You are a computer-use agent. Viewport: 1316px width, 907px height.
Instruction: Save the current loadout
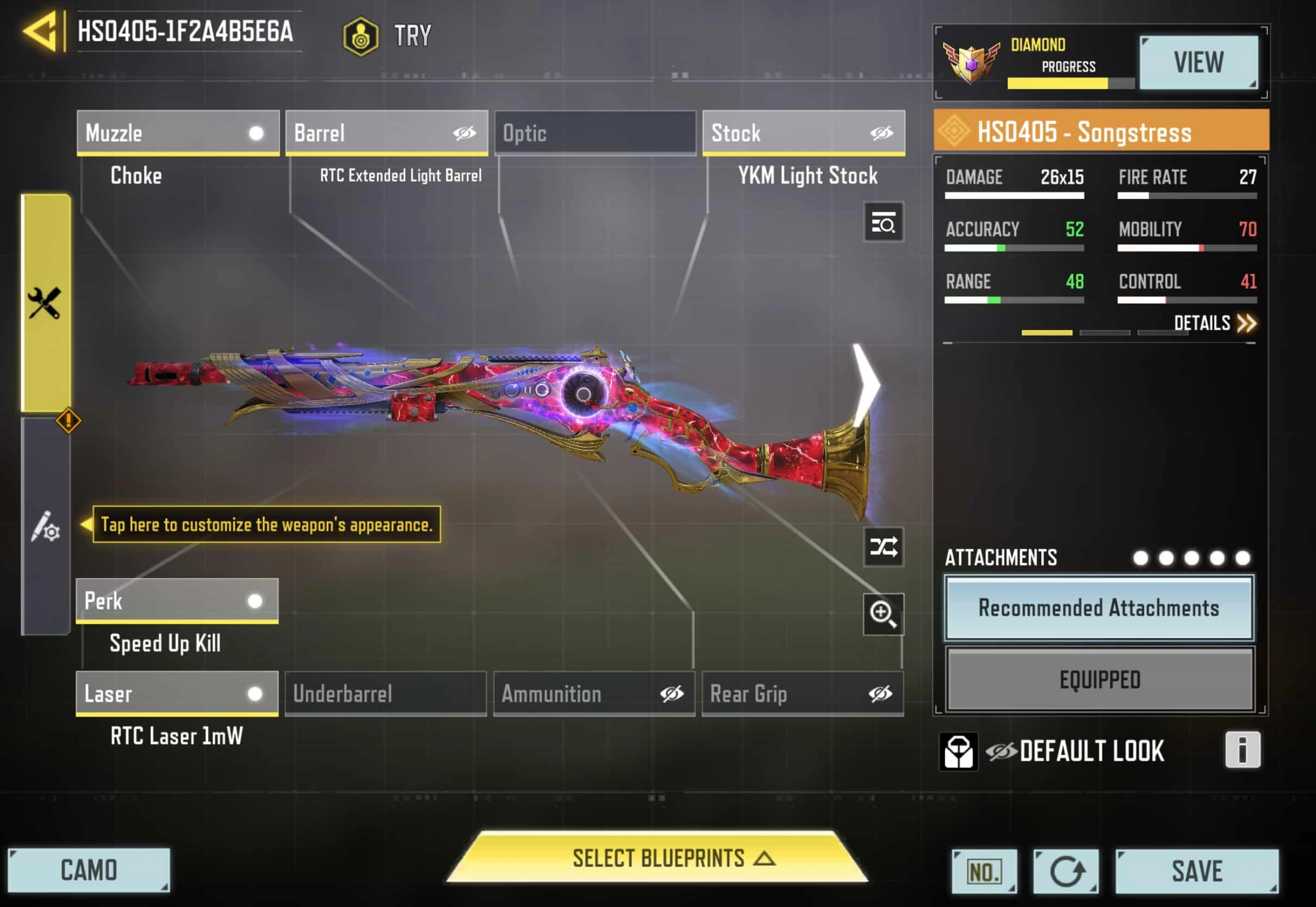[1197, 871]
